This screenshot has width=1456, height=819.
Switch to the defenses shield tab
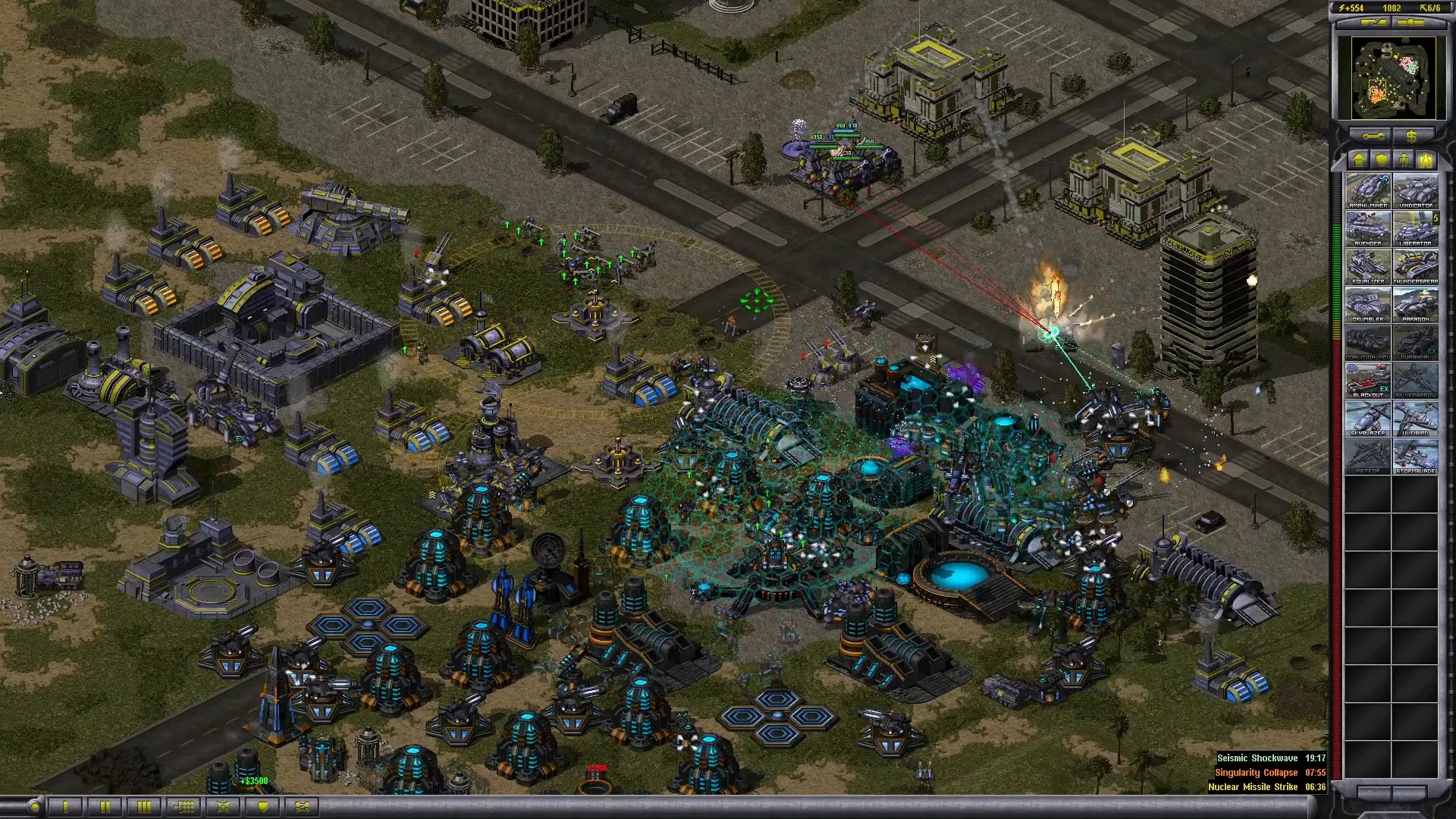[1382, 160]
